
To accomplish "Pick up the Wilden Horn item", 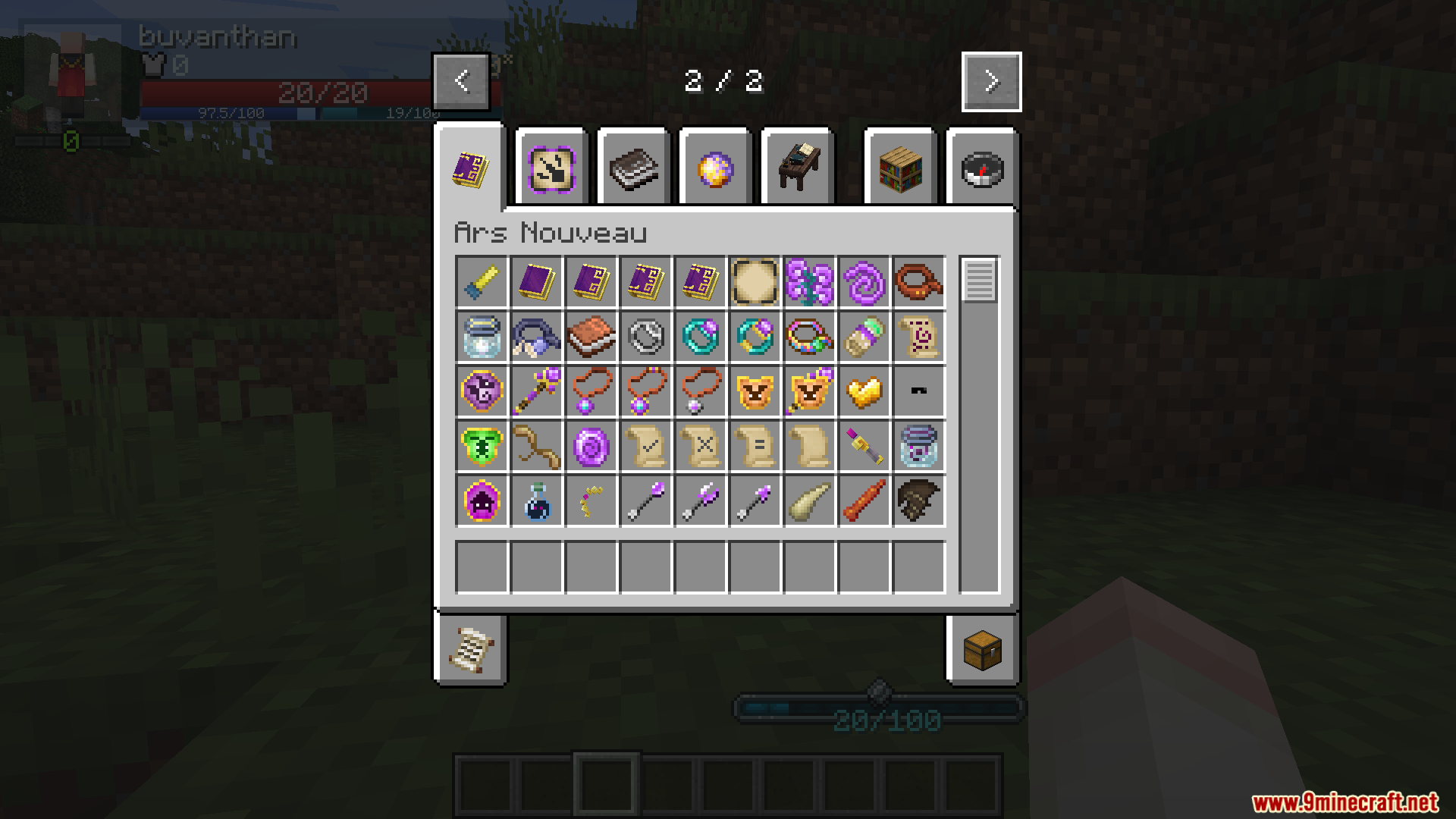I will tap(809, 500).
